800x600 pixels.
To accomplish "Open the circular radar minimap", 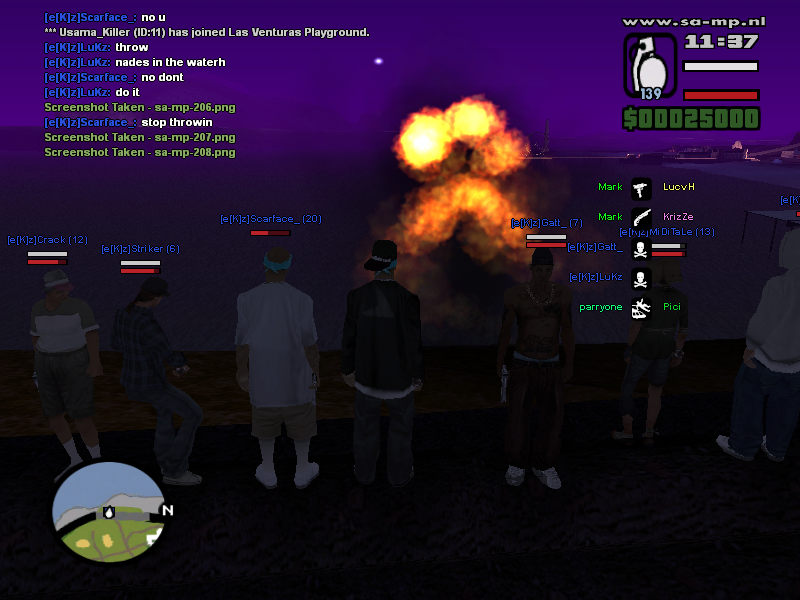I will (109, 512).
